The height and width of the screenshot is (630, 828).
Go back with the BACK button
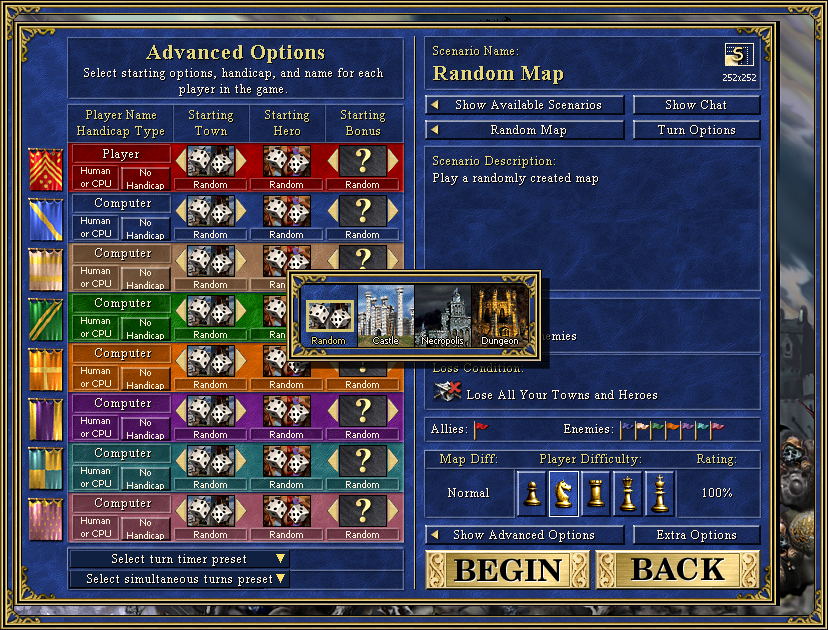(678, 569)
